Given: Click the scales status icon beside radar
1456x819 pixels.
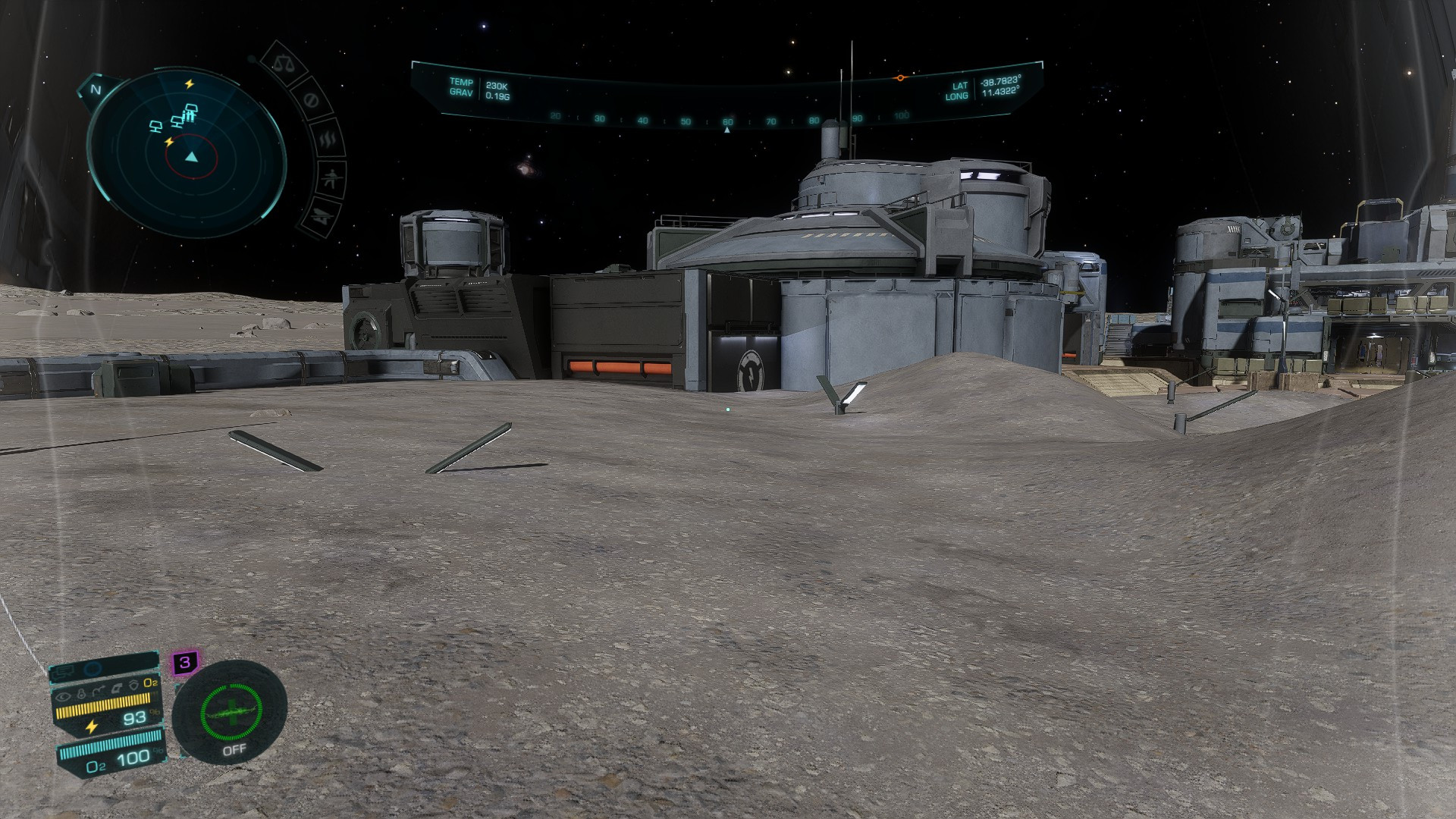Looking at the screenshot, I should pyautogui.click(x=283, y=65).
